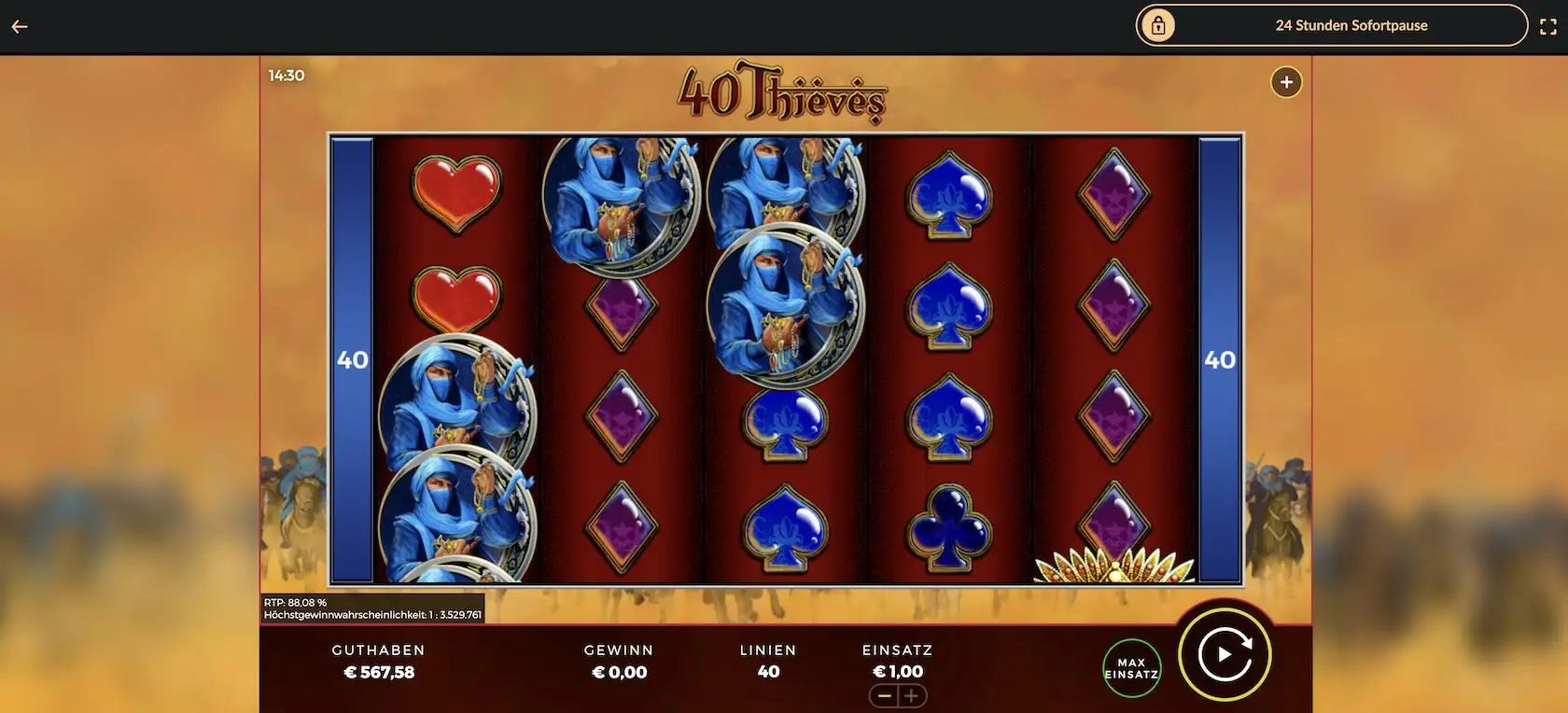
Task: Click the padlock icon on the Sofortpause bar
Action: tap(1157, 25)
